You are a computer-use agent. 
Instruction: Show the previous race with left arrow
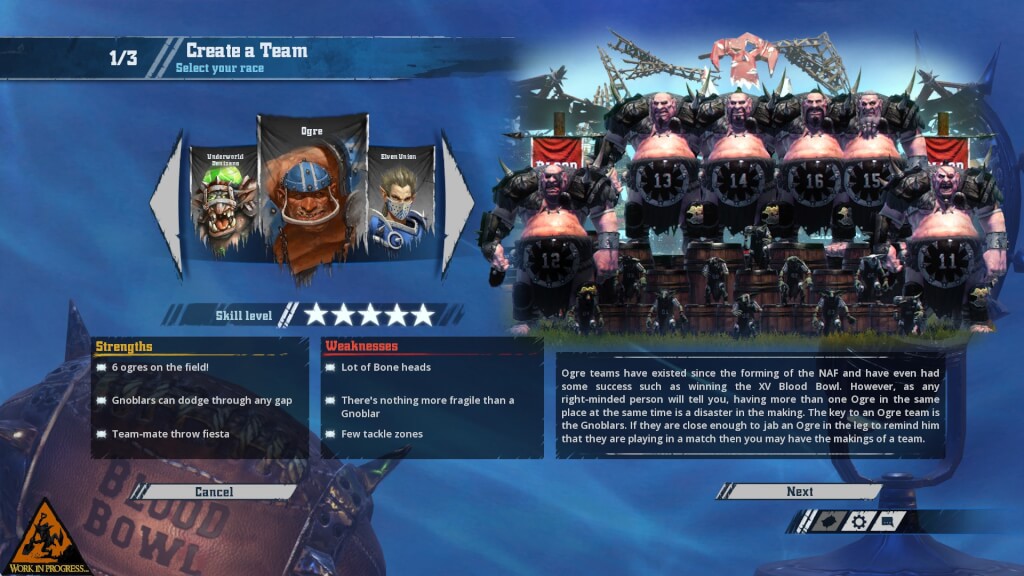[168, 203]
